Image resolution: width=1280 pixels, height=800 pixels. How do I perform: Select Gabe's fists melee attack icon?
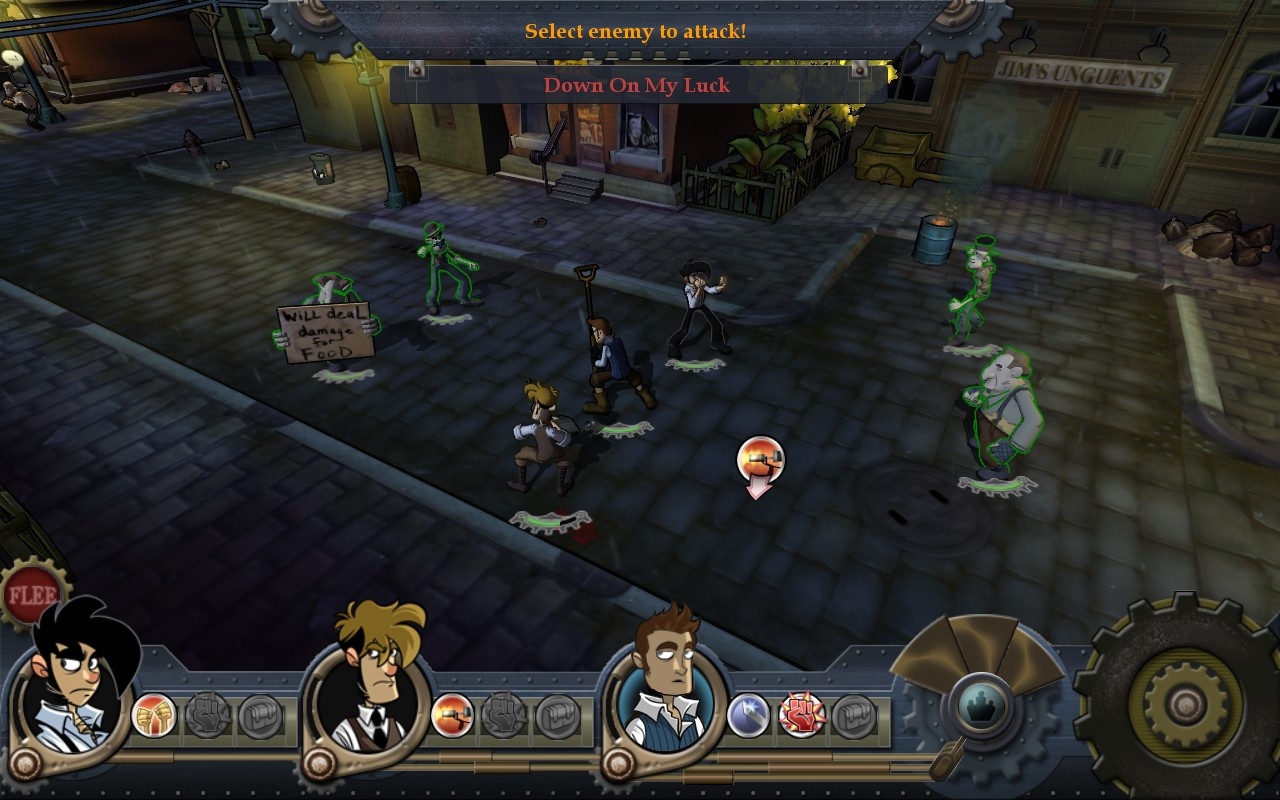pyautogui.click(x=155, y=712)
